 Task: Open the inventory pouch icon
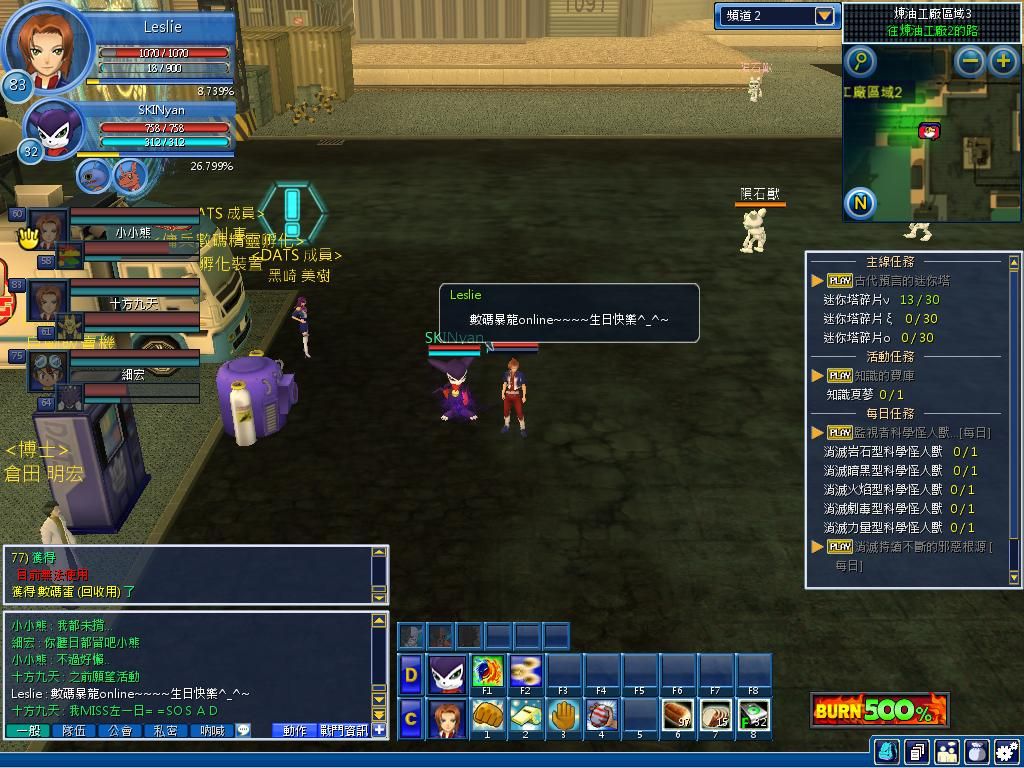click(976, 751)
